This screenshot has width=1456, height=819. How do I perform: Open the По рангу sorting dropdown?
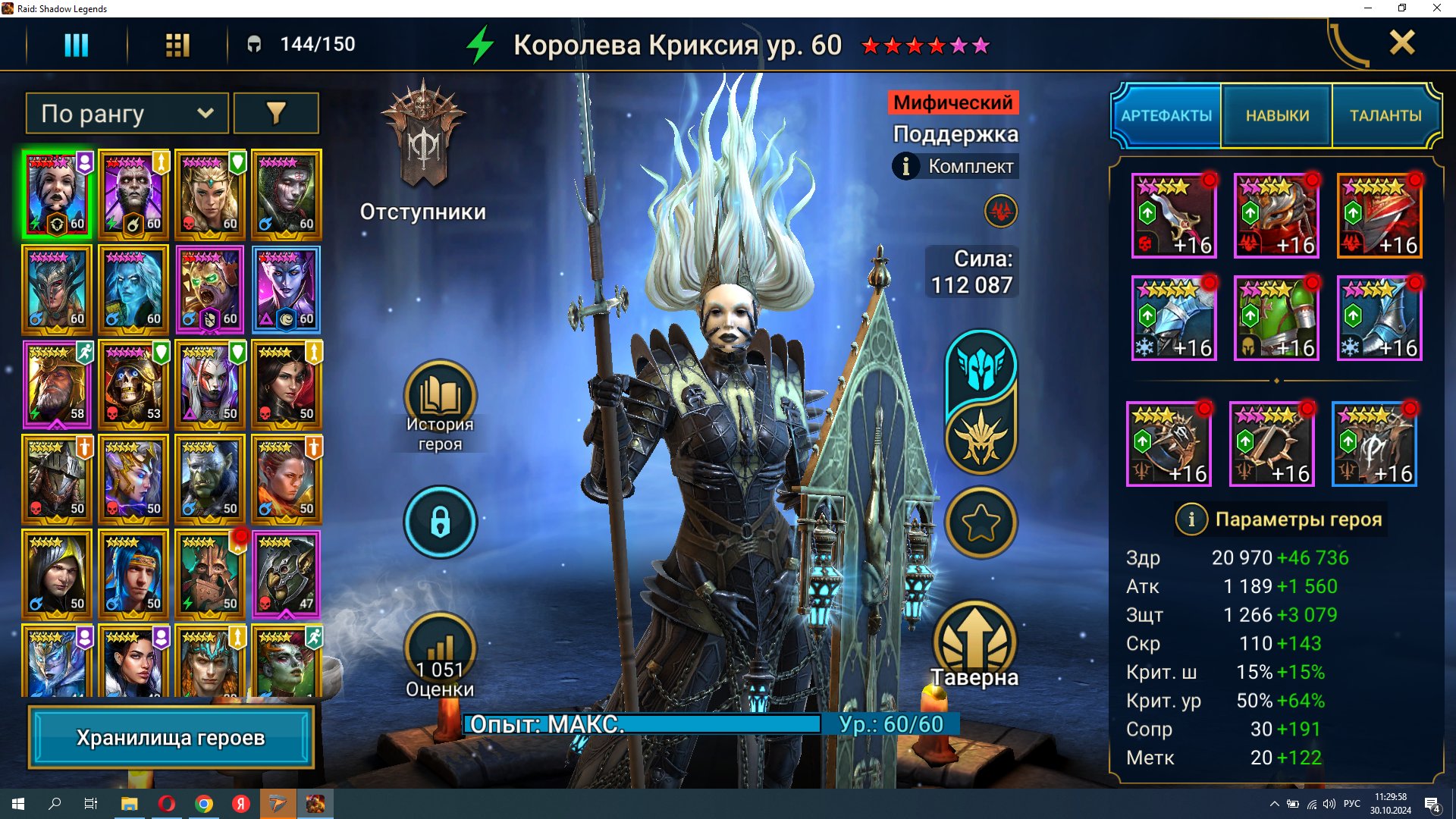[x=127, y=114]
